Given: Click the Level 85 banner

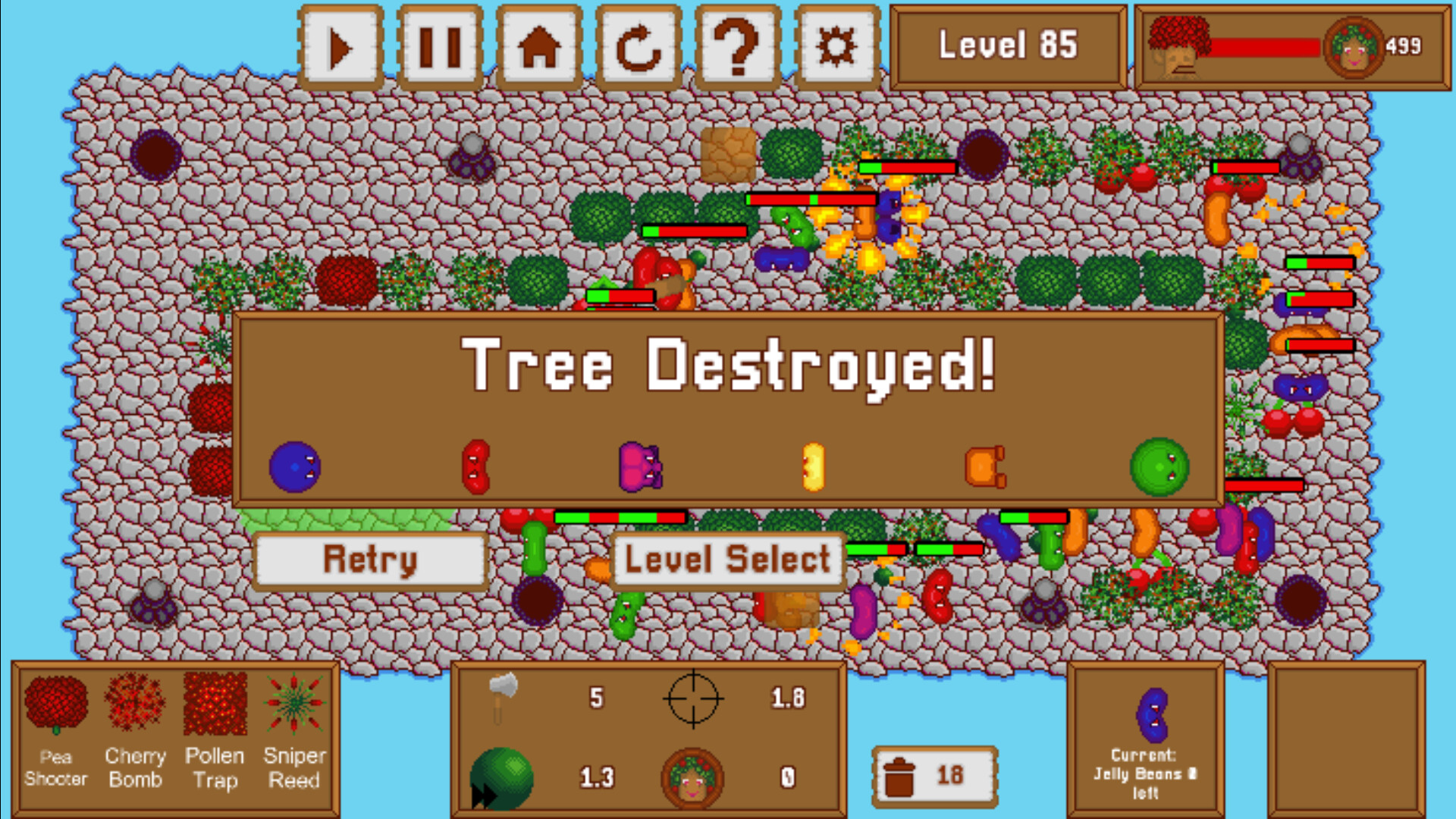Looking at the screenshot, I should [1009, 45].
